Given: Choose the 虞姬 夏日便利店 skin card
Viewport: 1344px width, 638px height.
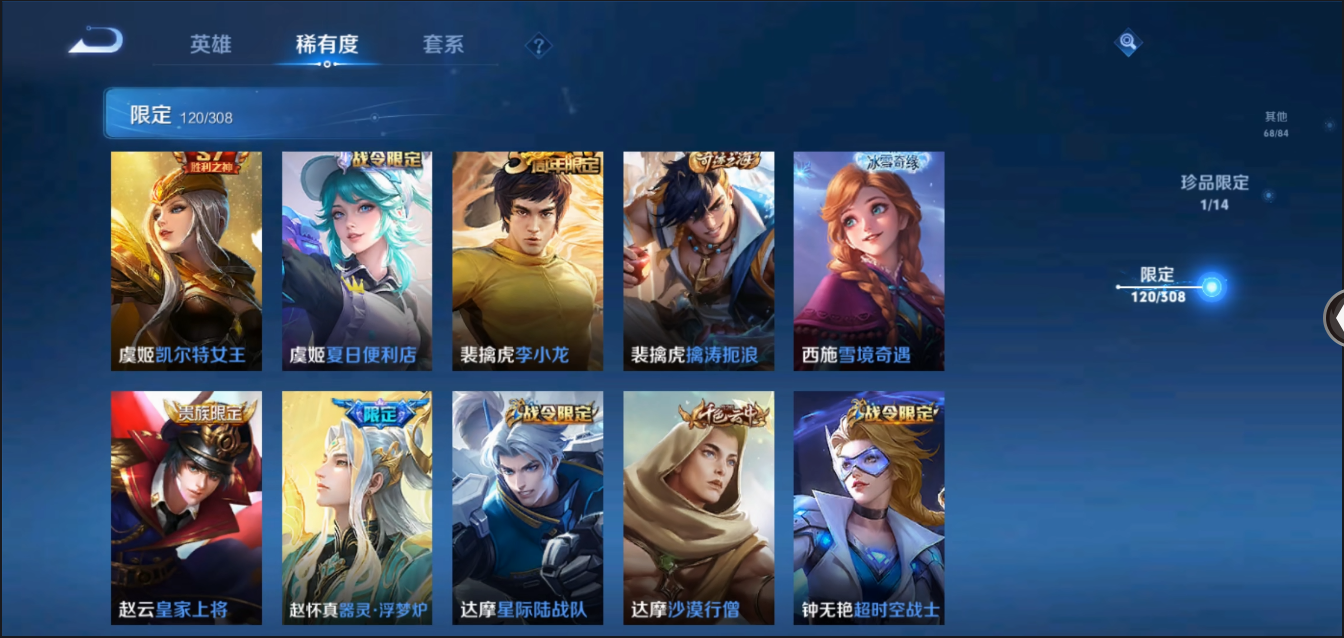Looking at the screenshot, I should [357, 261].
